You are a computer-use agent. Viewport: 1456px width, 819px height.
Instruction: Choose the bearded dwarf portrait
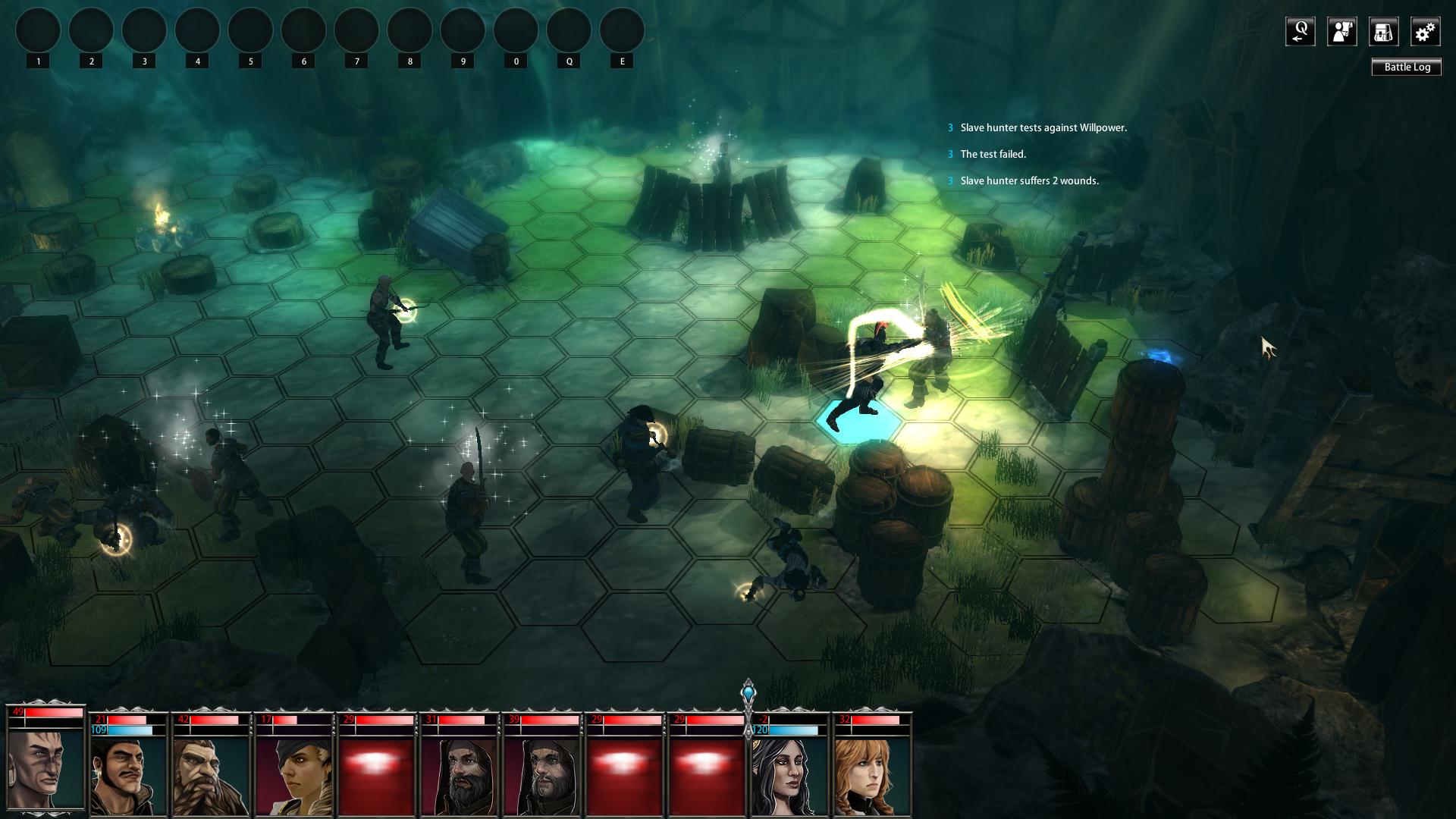210,775
